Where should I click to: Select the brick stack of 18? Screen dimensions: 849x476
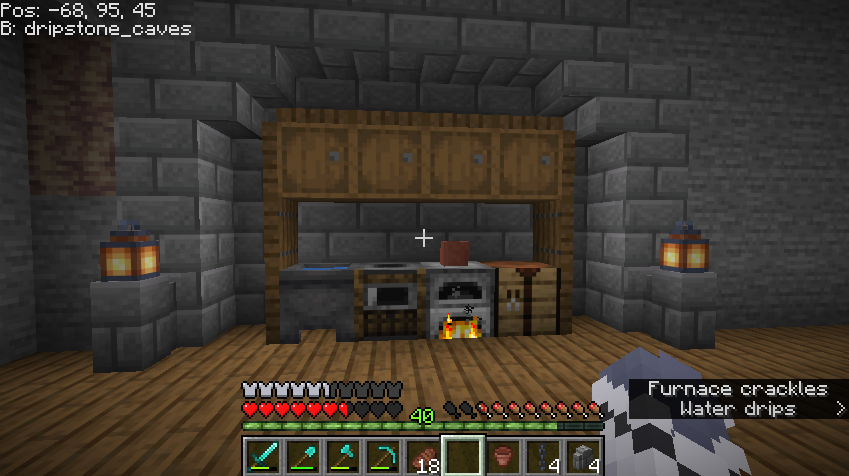pos(423,456)
